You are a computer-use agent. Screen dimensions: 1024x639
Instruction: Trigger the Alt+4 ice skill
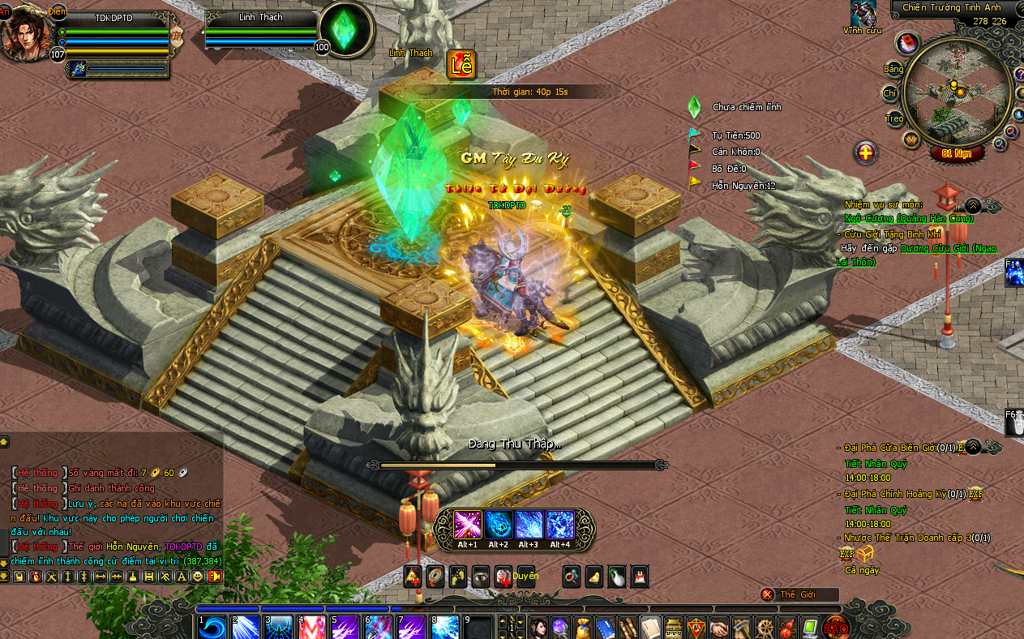tap(560, 525)
